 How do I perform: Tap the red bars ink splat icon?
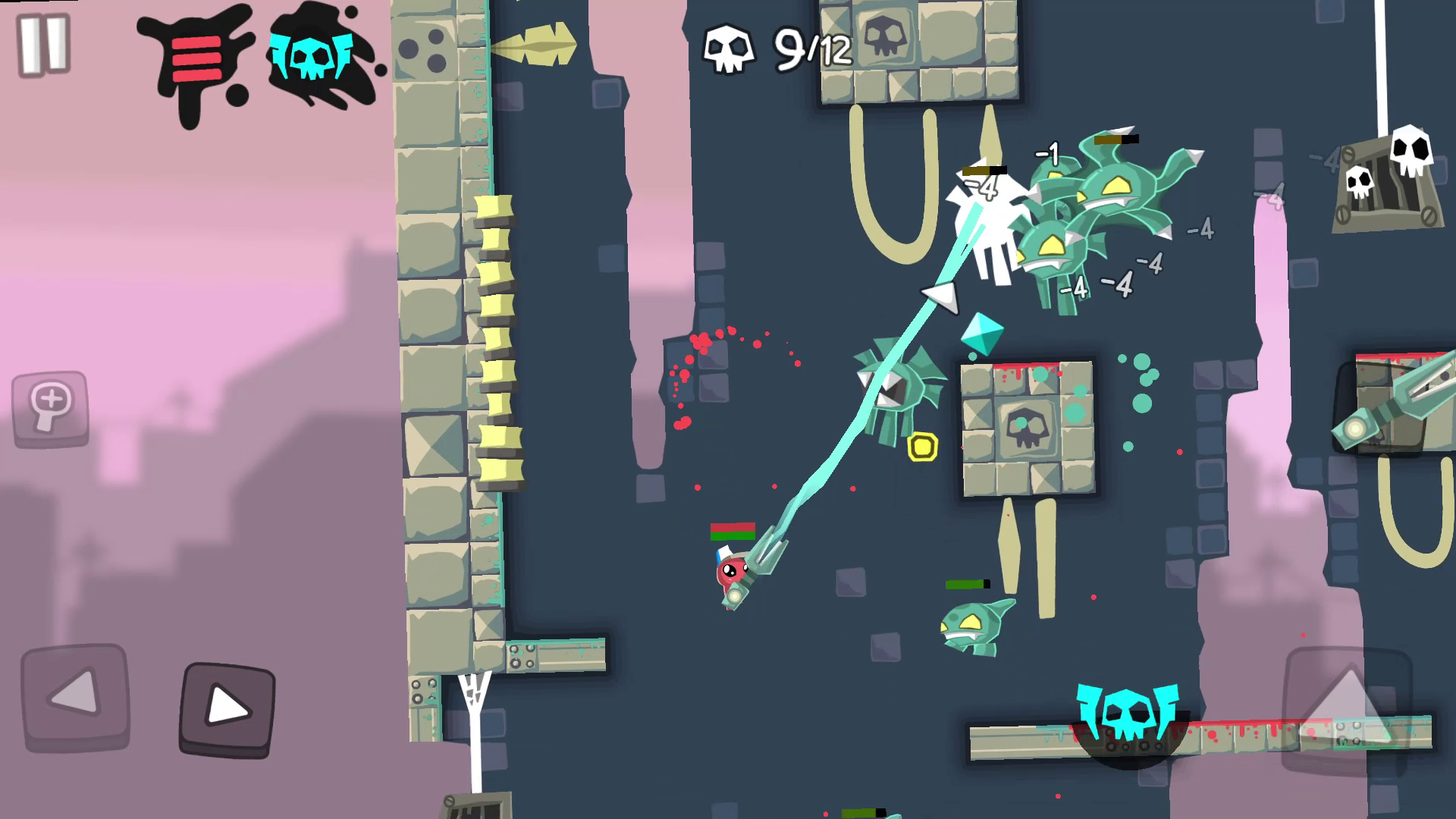(x=198, y=59)
